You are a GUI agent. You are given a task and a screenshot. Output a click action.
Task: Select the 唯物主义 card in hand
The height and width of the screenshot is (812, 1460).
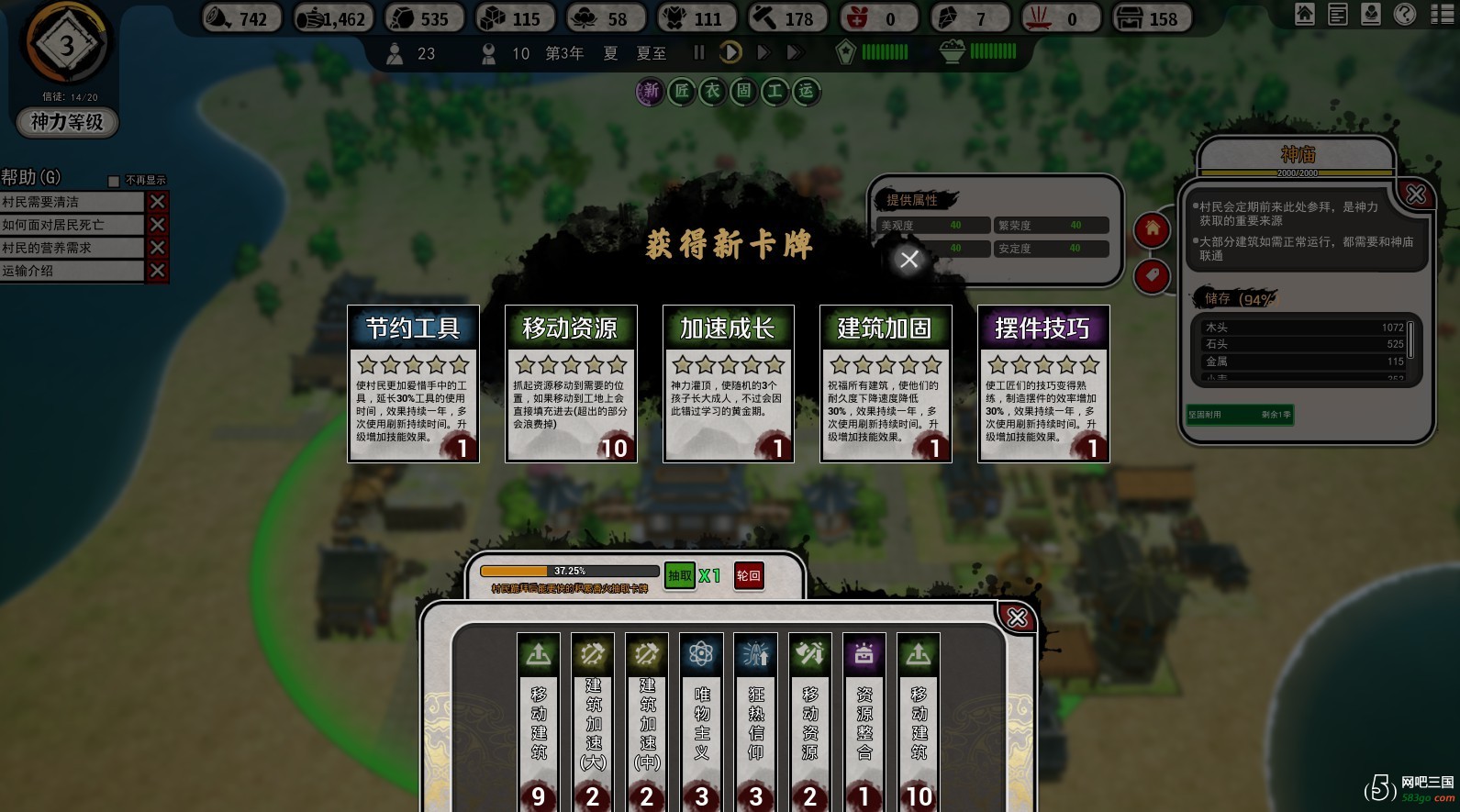[x=702, y=720]
